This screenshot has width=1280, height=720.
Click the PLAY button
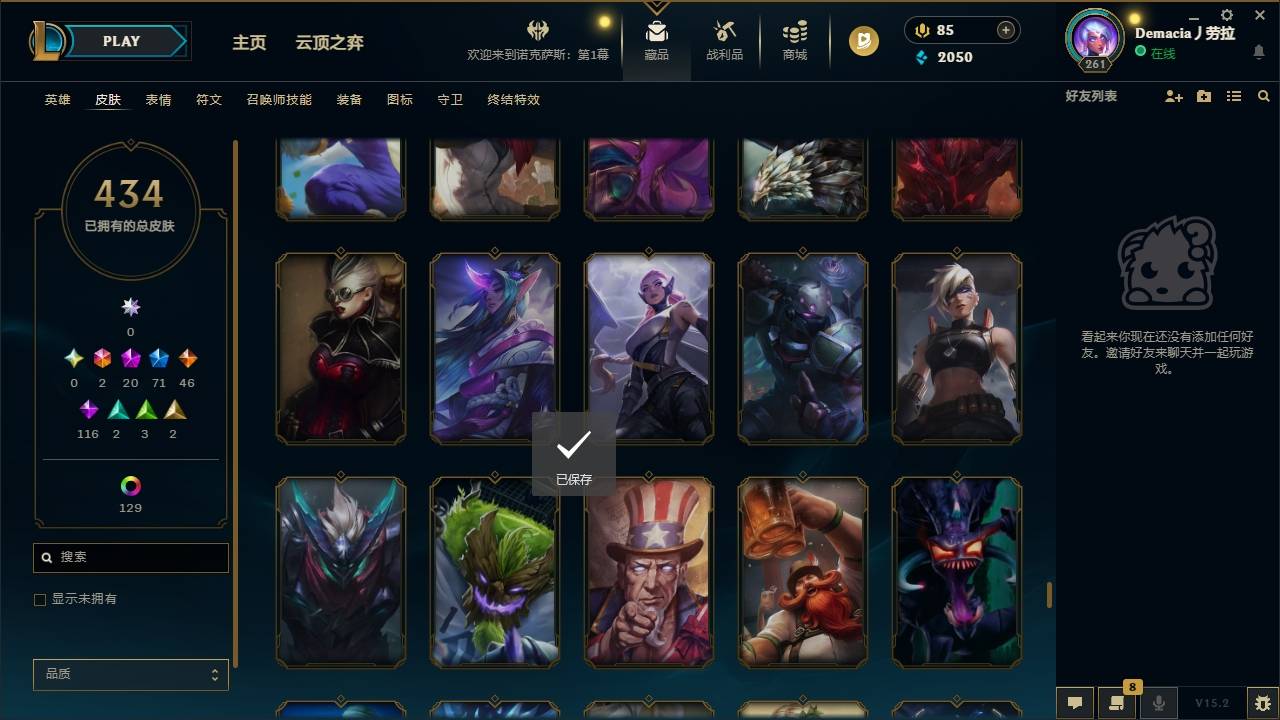pos(120,41)
